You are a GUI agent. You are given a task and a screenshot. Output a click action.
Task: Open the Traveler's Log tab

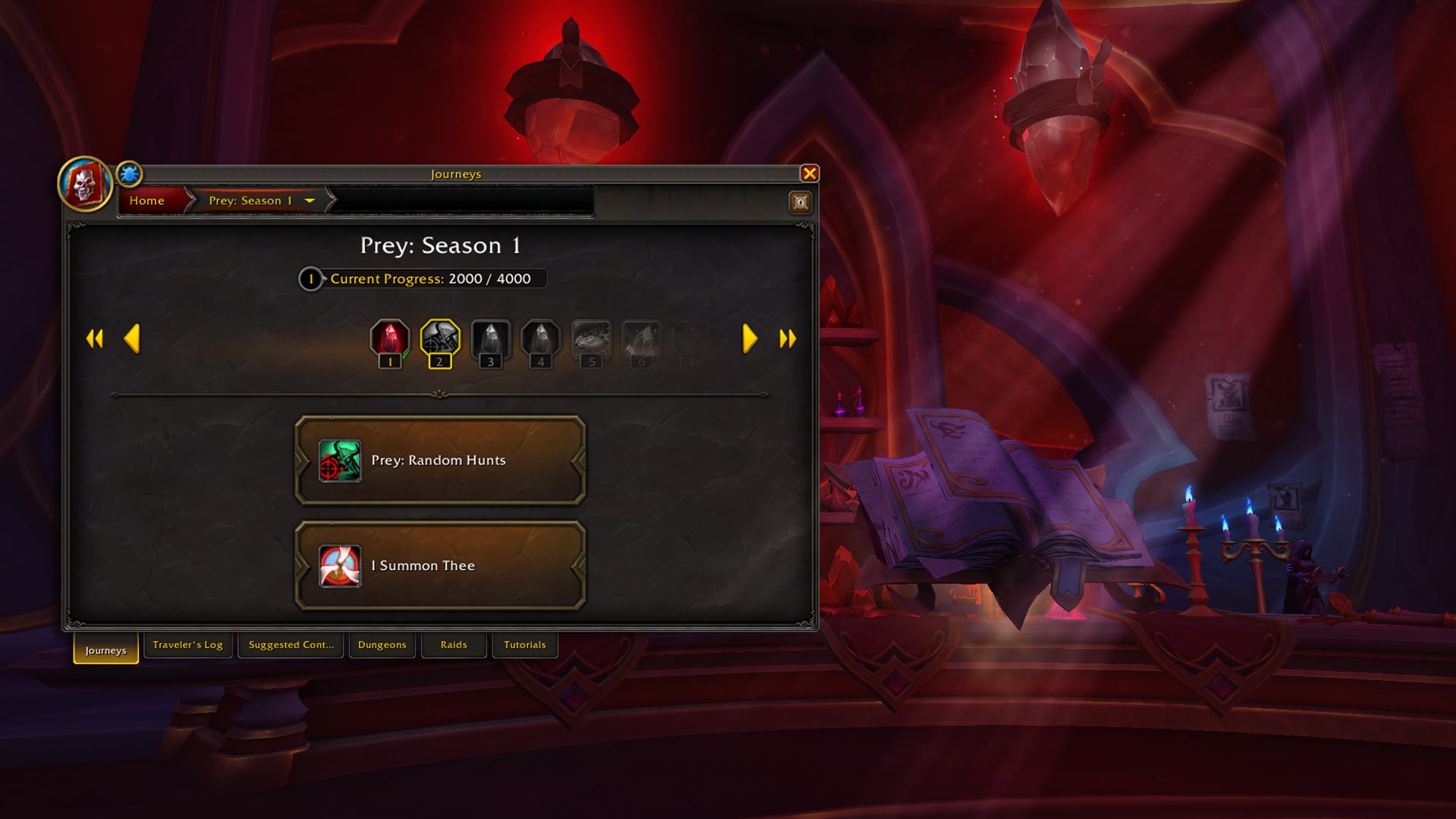(187, 644)
